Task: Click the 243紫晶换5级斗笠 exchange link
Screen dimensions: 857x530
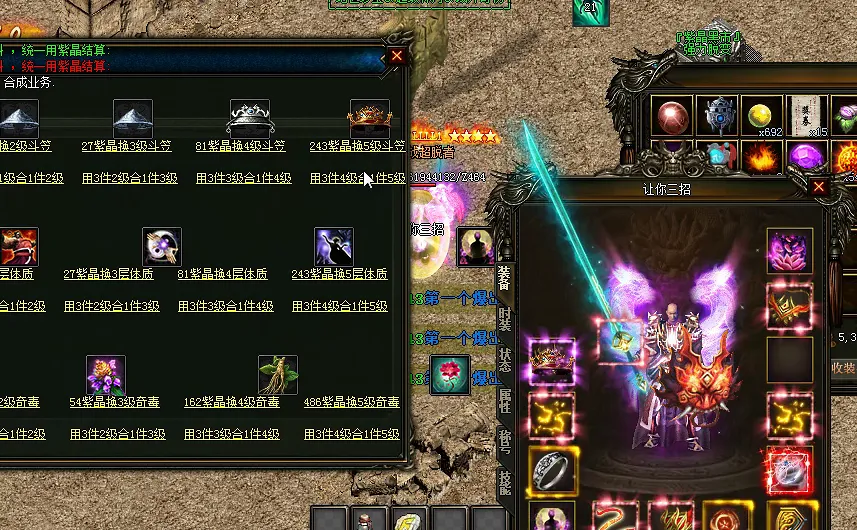Action: [357, 146]
